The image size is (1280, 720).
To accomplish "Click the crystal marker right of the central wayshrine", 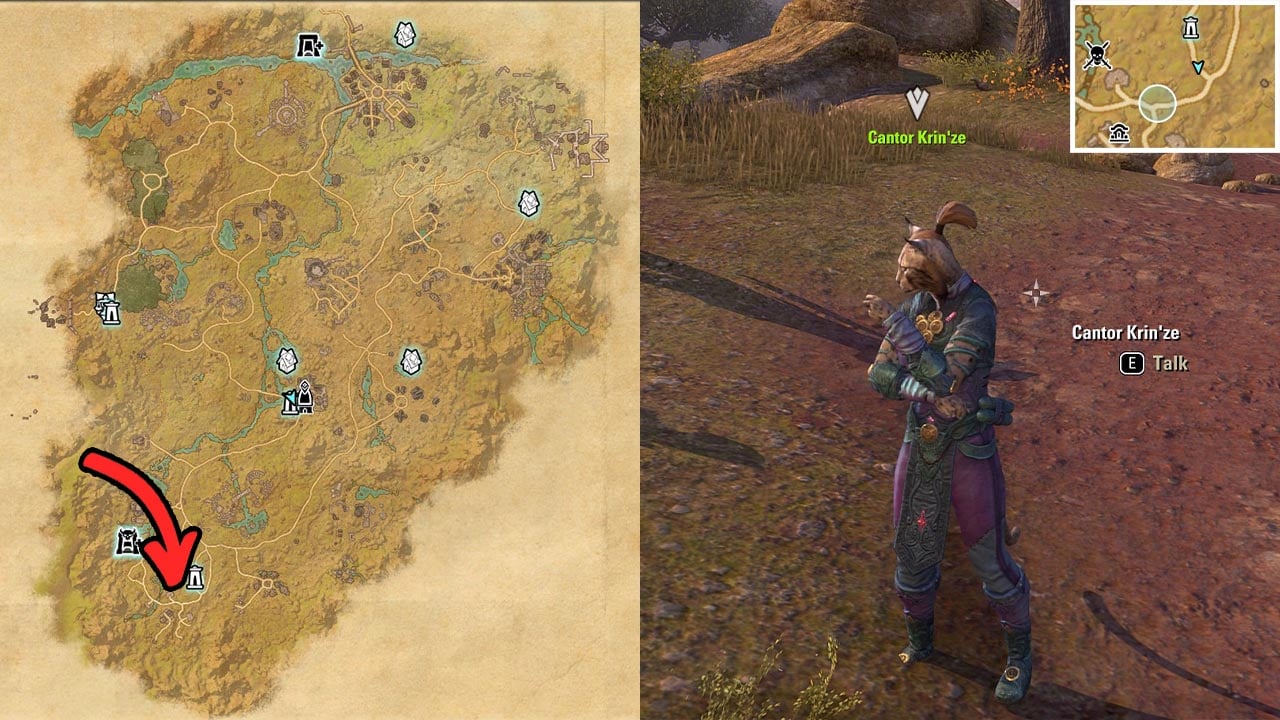I will (411, 360).
